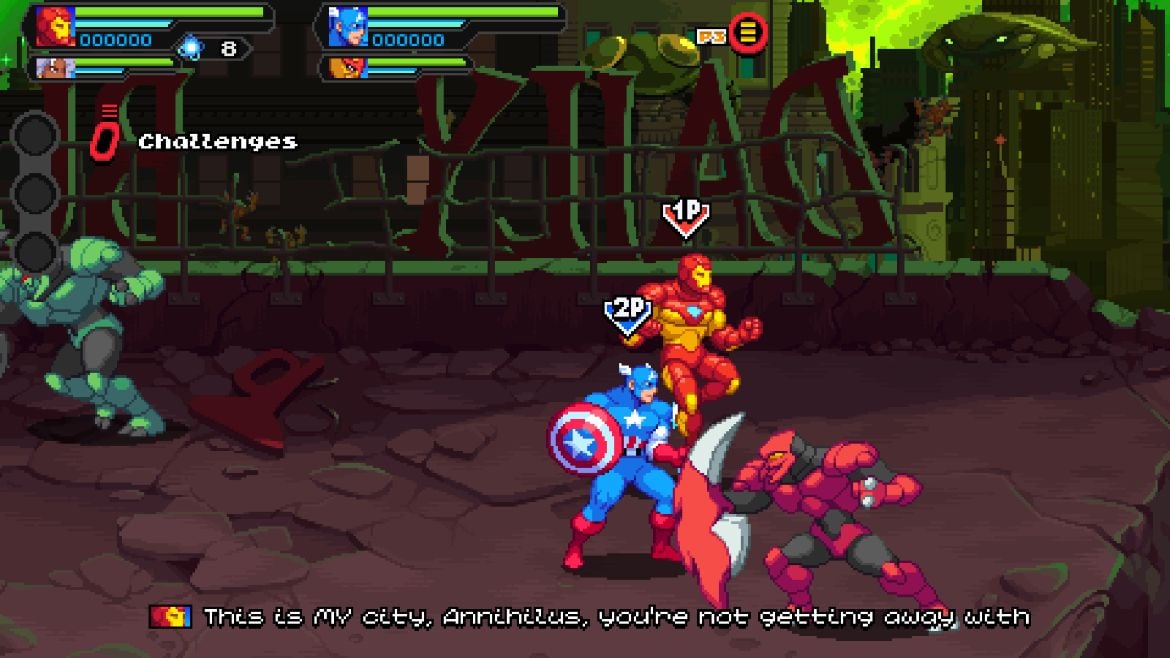Select Iron Man's player portrait
The height and width of the screenshot is (658, 1170).
pyautogui.click(x=56, y=26)
